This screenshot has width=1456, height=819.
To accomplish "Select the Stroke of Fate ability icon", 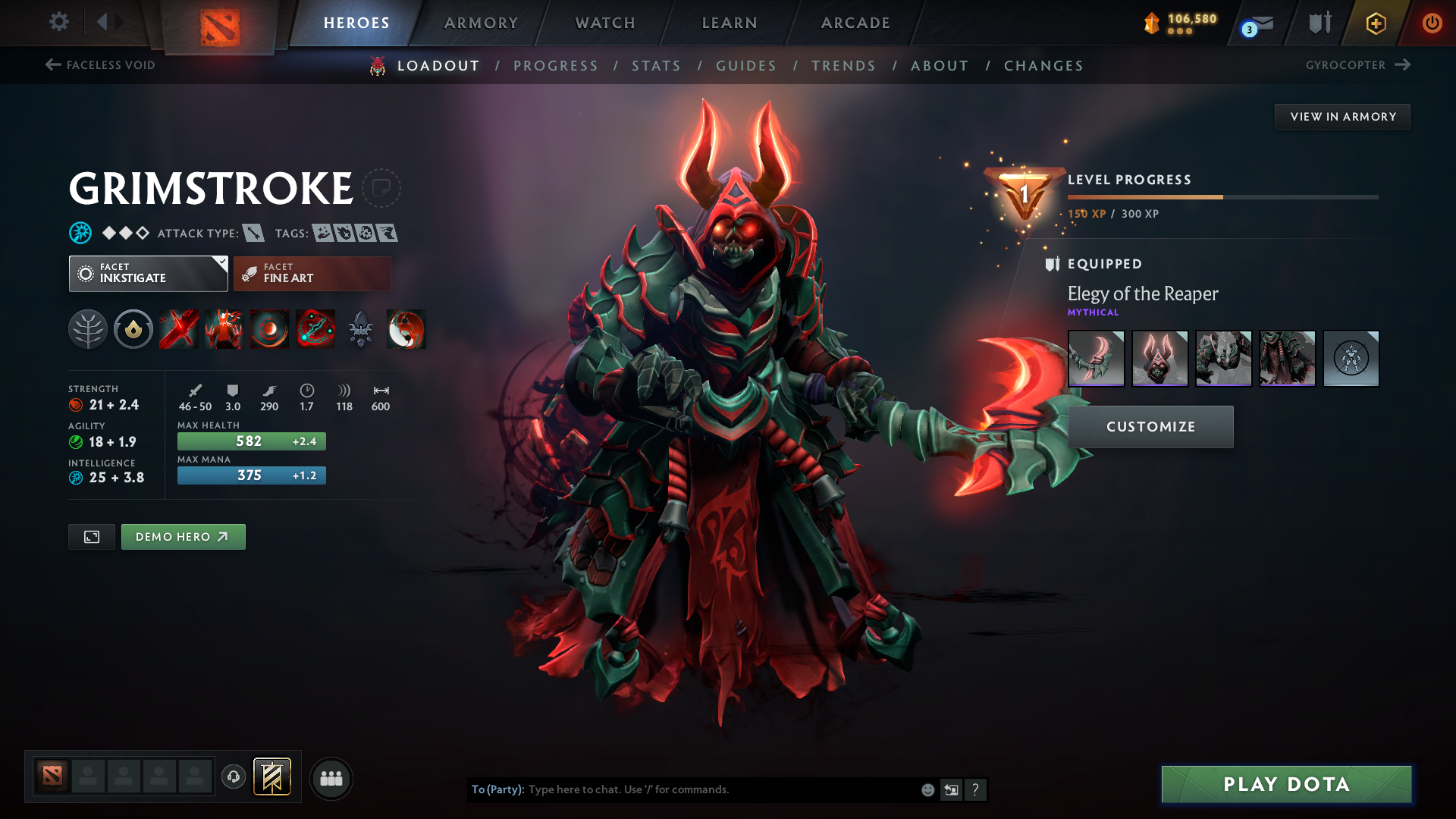I will click(178, 329).
